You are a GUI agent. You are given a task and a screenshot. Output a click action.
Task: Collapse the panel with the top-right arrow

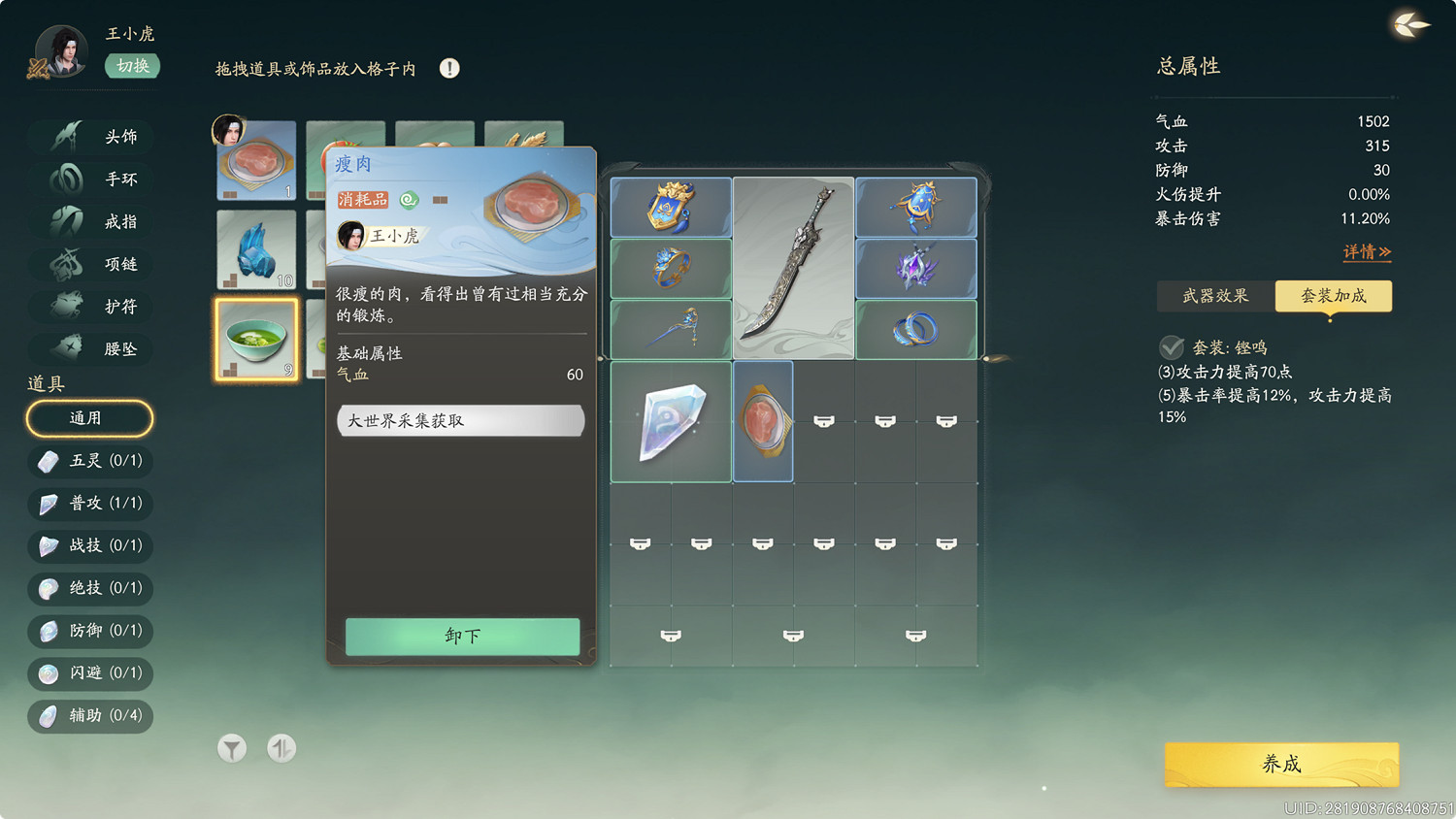coord(1409,26)
